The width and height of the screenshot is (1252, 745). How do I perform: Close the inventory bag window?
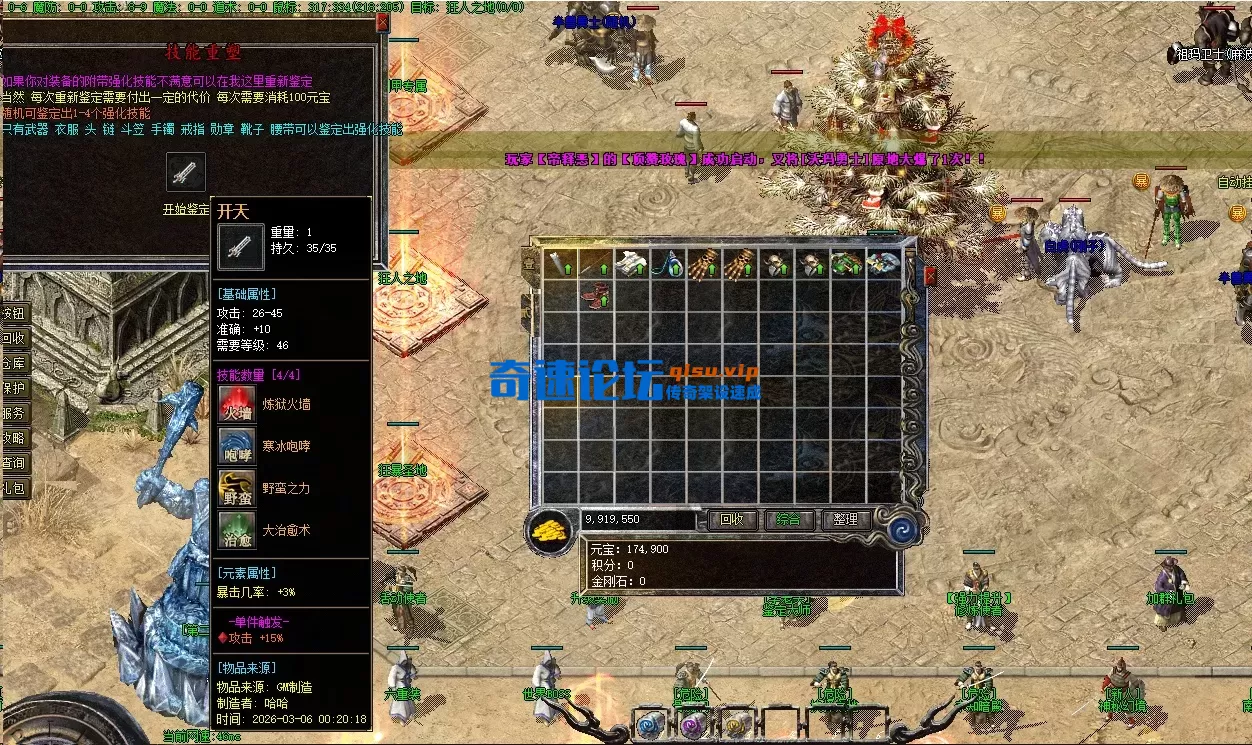[930, 276]
